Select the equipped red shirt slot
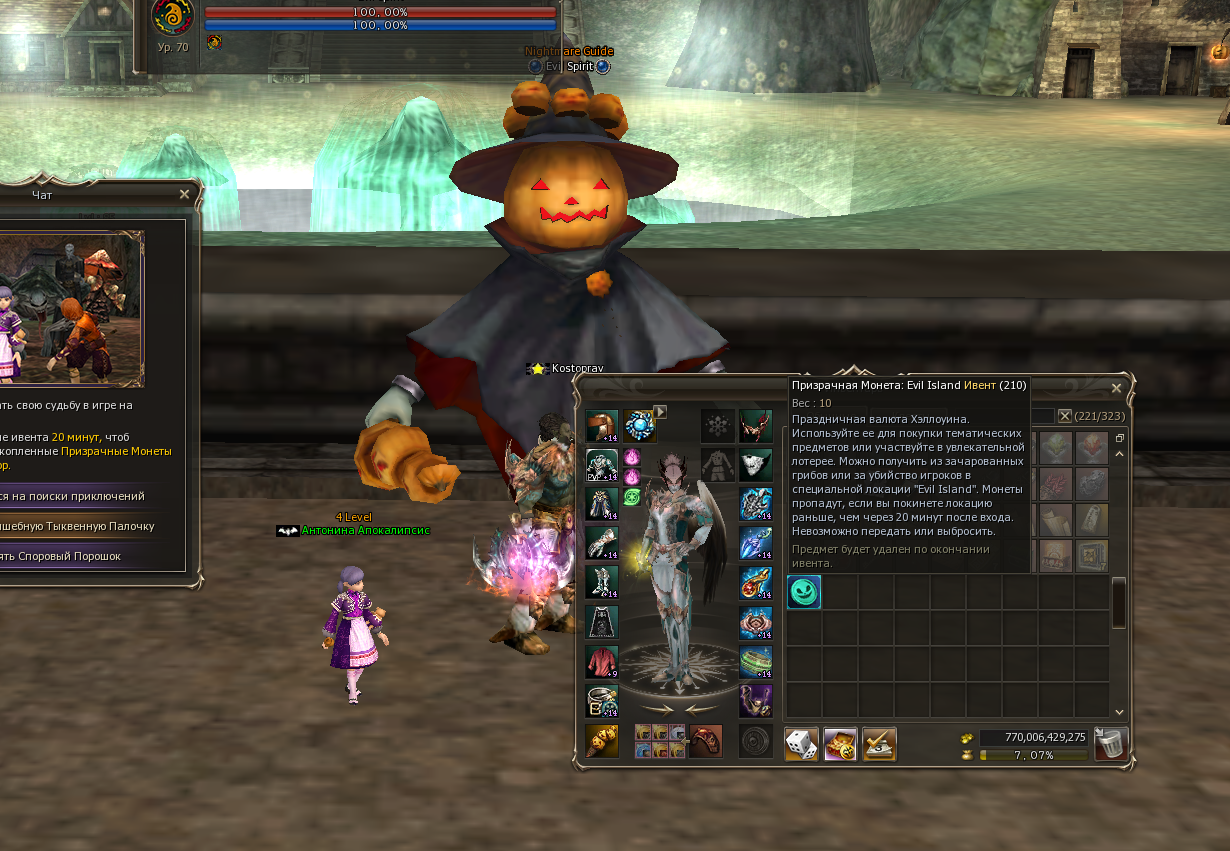The image size is (1230, 851). tap(602, 662)
